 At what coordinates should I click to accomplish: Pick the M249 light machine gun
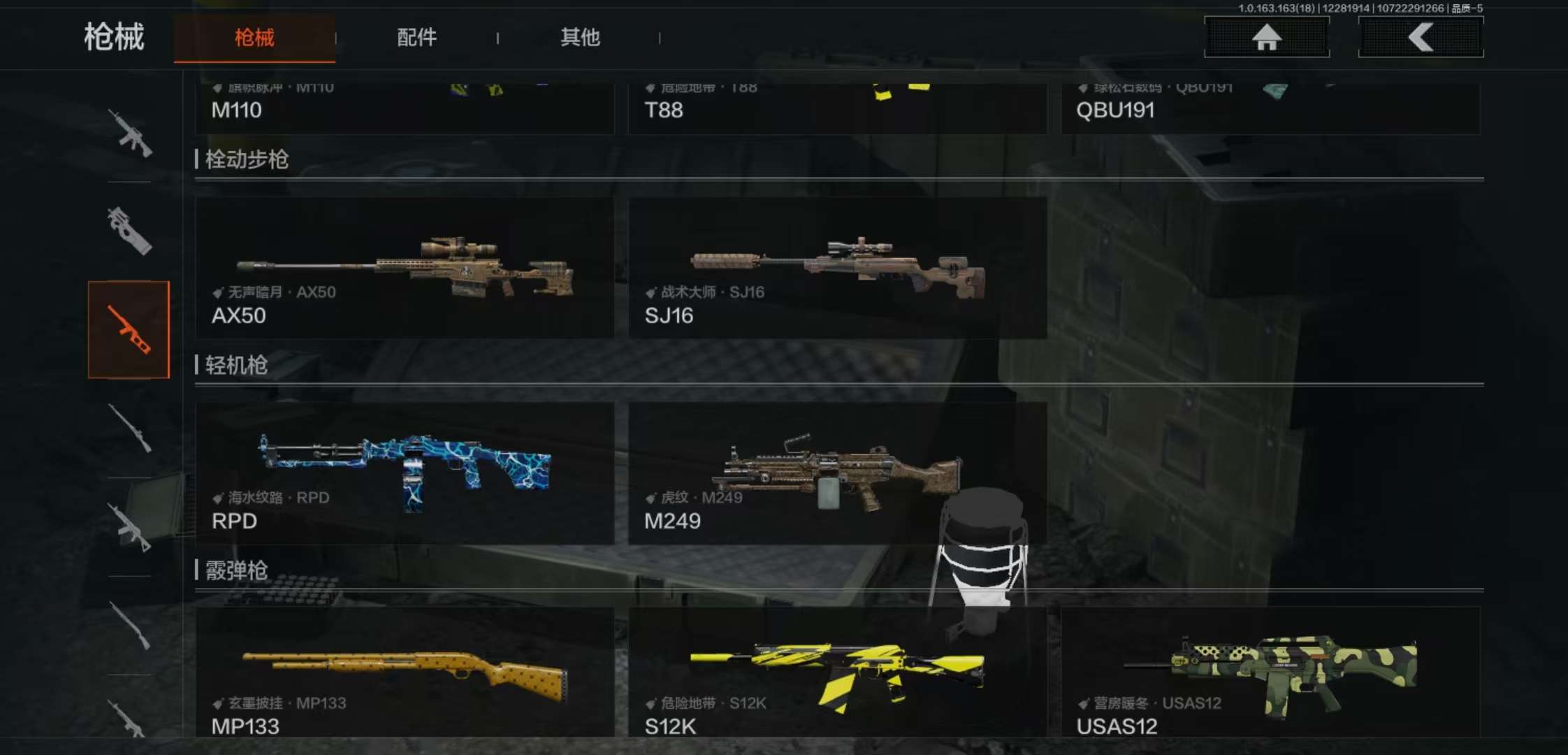837,473
